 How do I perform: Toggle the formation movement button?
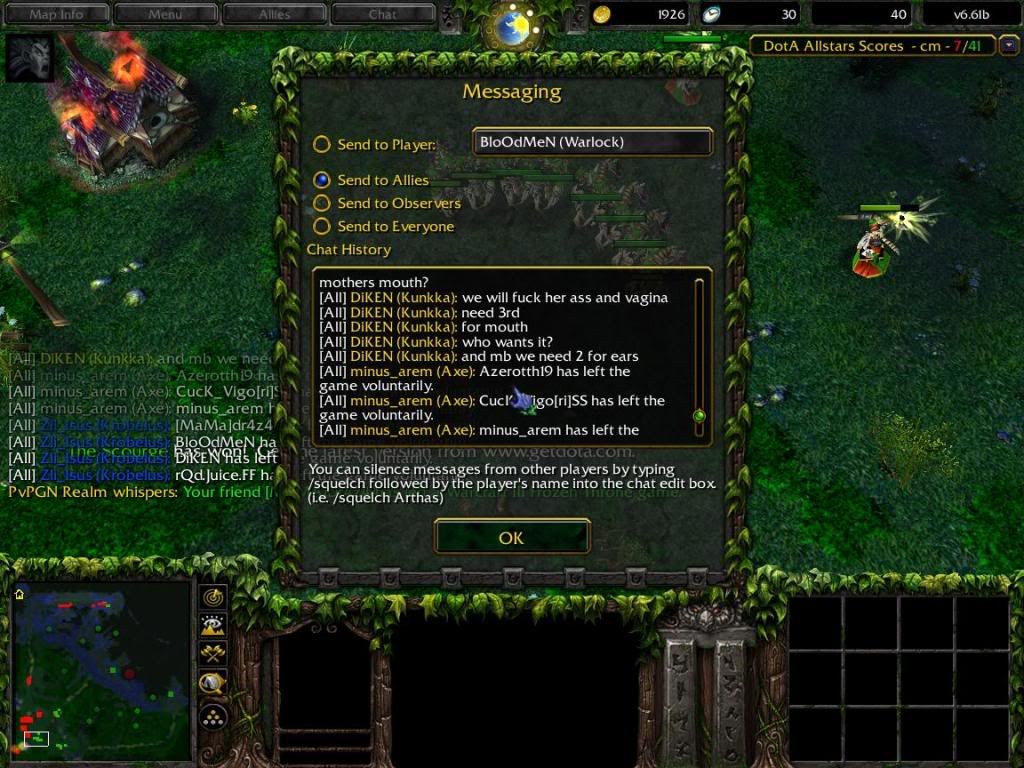[213, 716]
